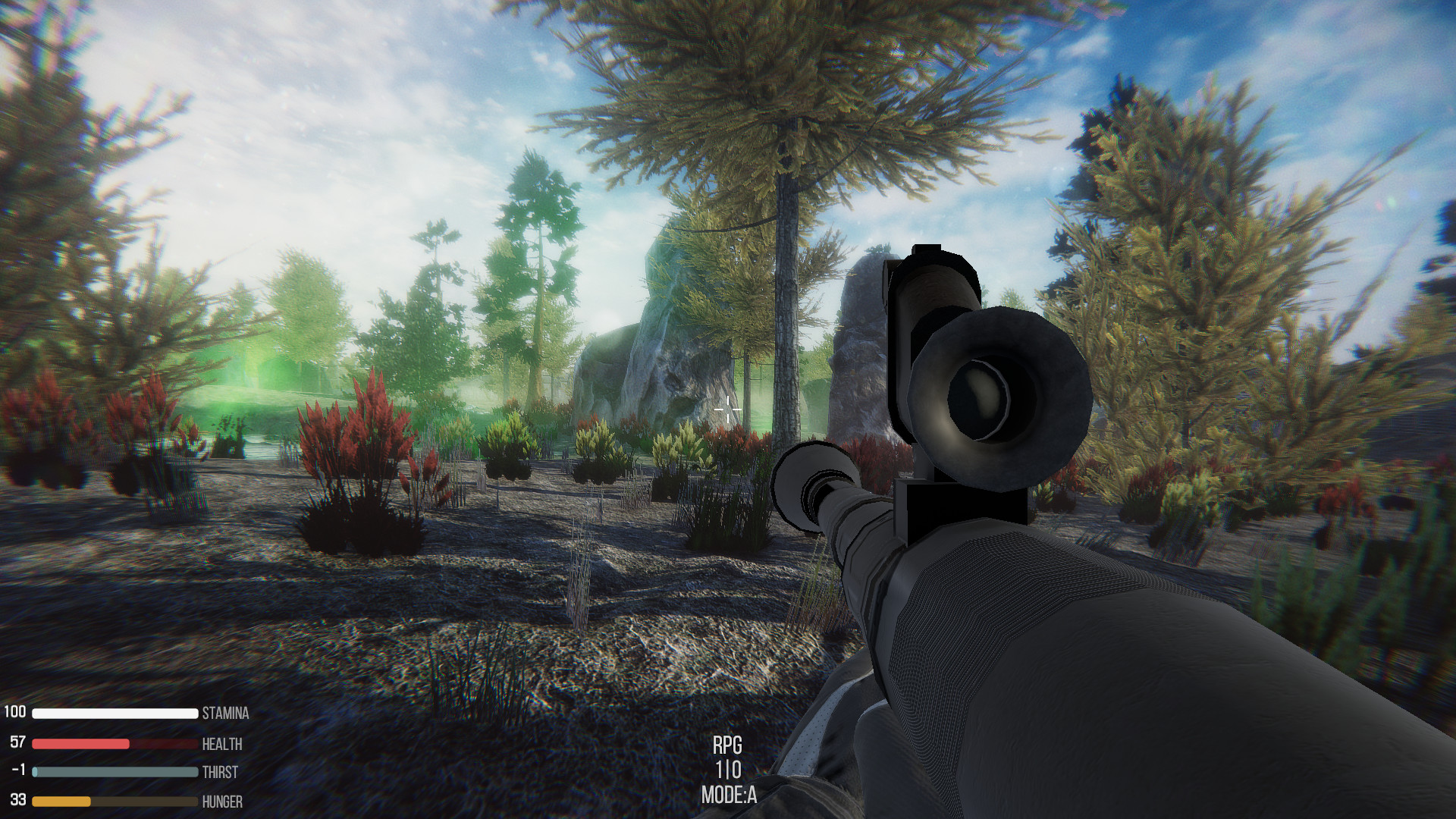Viewport: 1456px width, 819px height.
Task: Click the HEALTH label text
Action: click(x=222, y=744)
